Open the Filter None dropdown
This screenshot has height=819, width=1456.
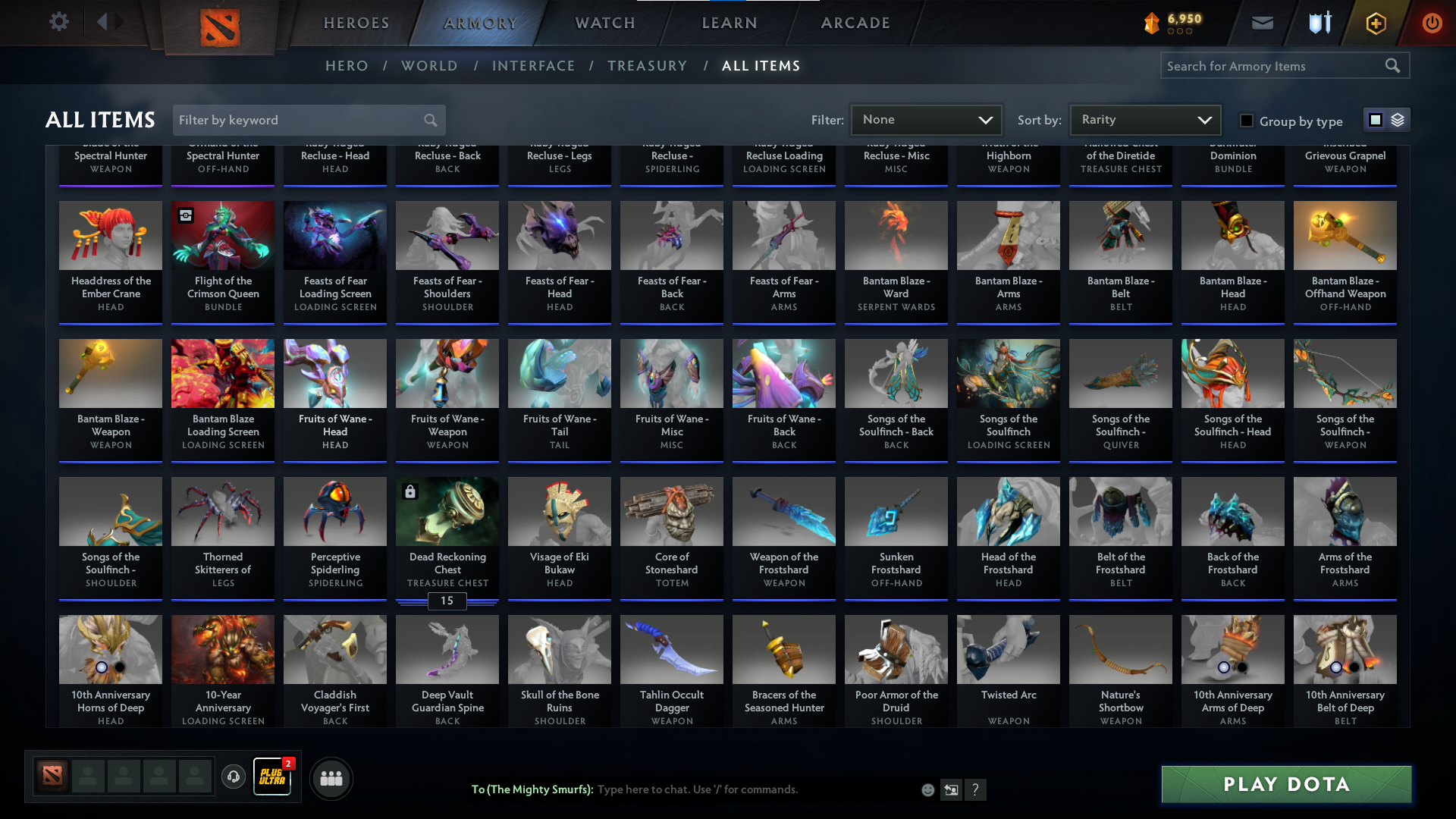[x=926, y=119]
